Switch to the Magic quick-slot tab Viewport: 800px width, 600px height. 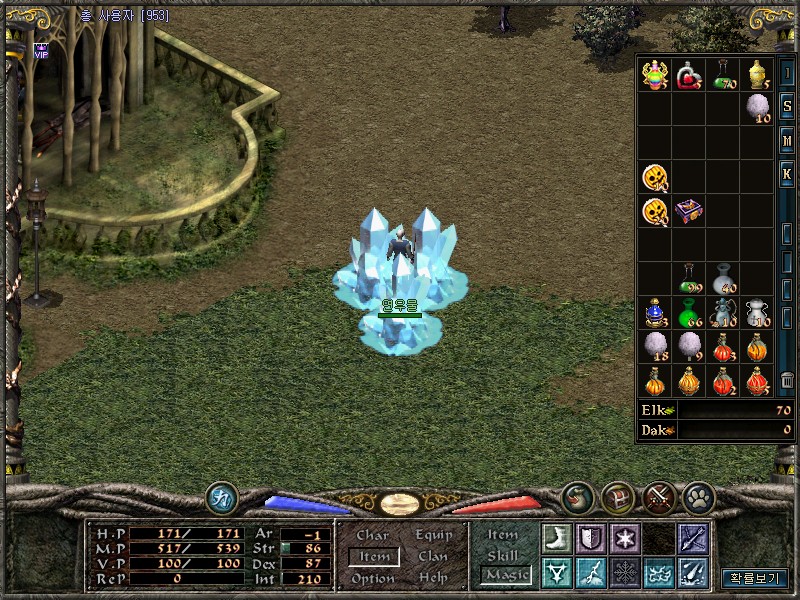click(505, 575)
